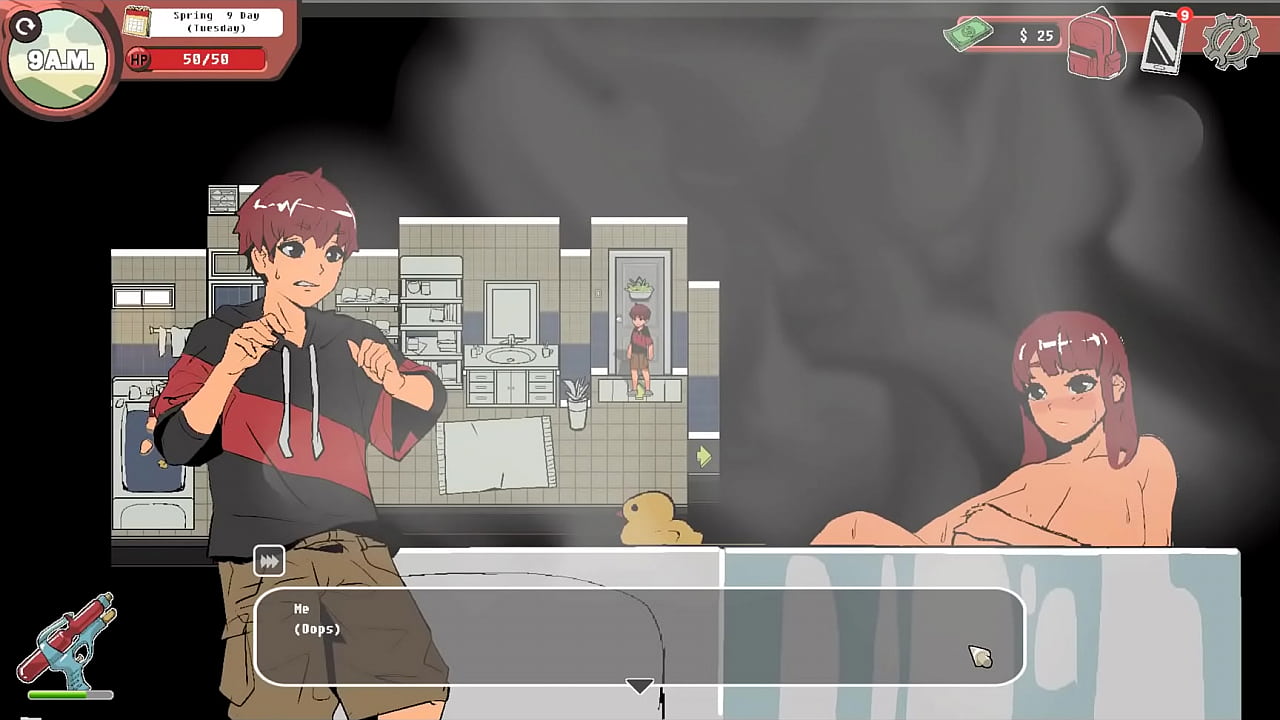Select the water gun weapon icon

pyautogui.click(x=70, y=640)
